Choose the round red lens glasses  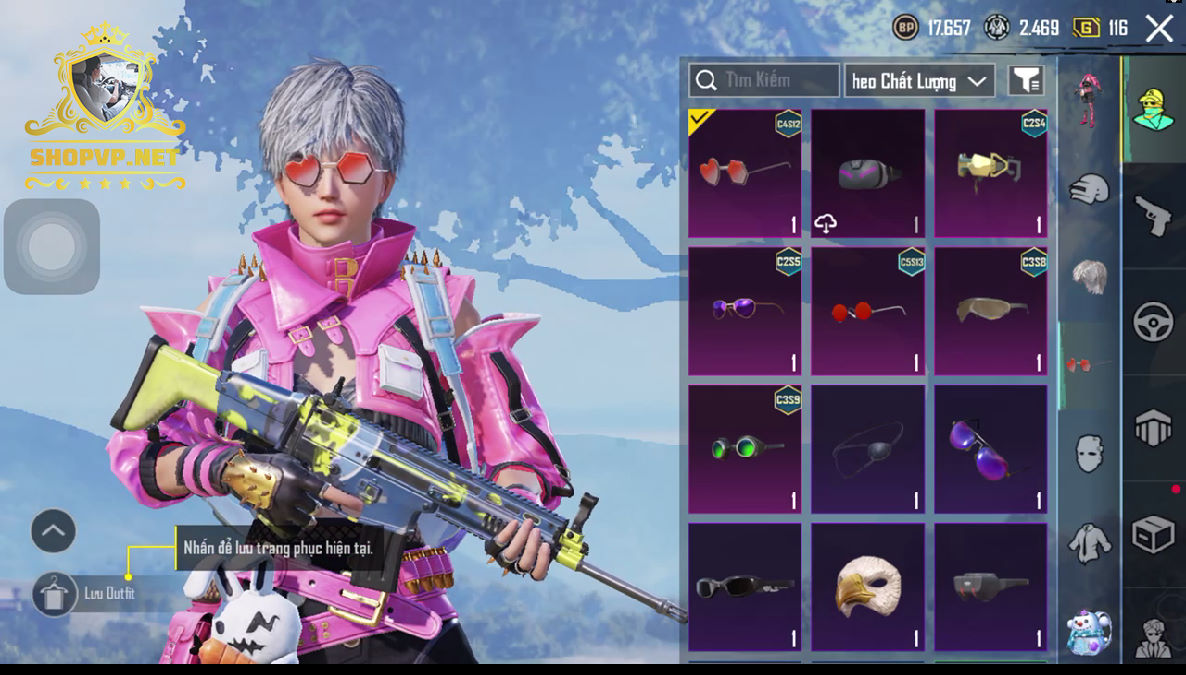click(868, 311)
